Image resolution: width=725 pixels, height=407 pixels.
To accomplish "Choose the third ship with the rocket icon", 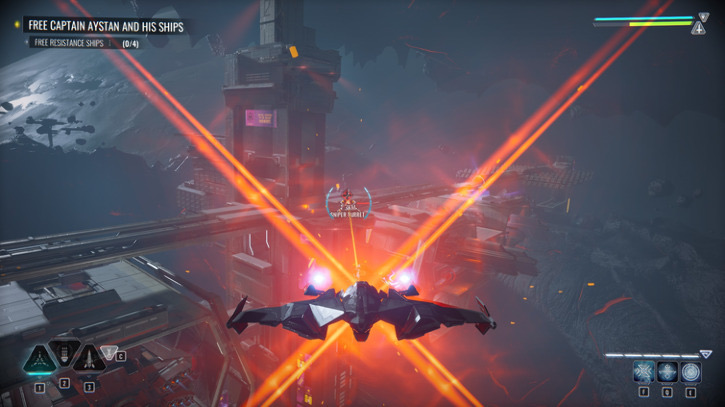I will (88, 358).
